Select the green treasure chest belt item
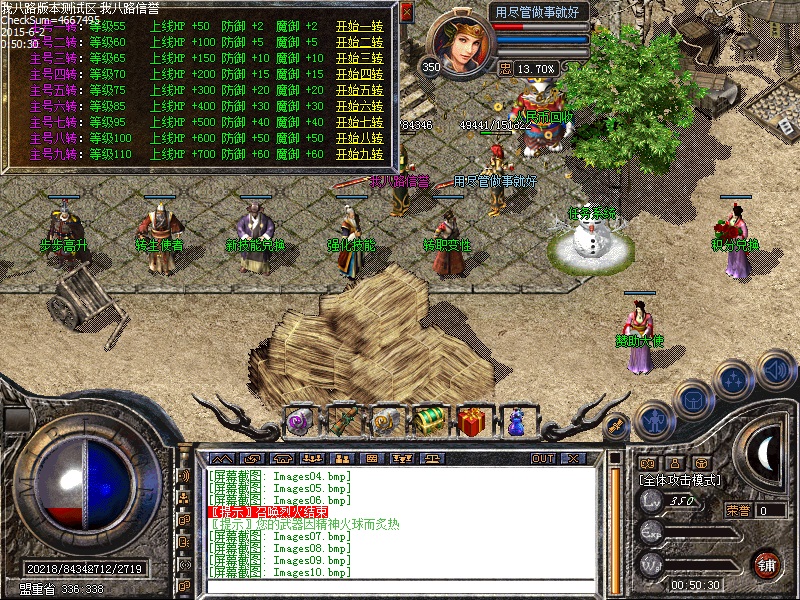Image resolution: width=800 pixels, height=600 pixels. point(429,420)
